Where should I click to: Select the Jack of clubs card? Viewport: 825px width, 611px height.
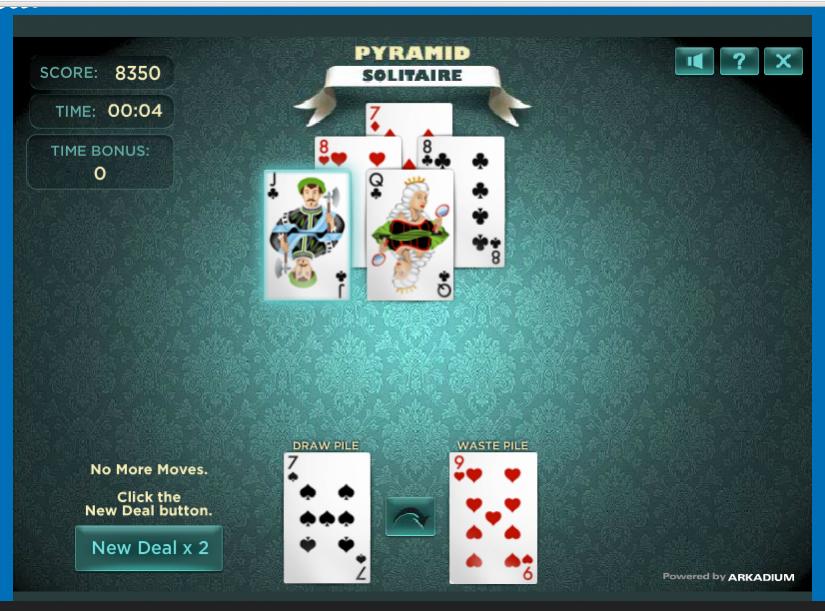307,235
